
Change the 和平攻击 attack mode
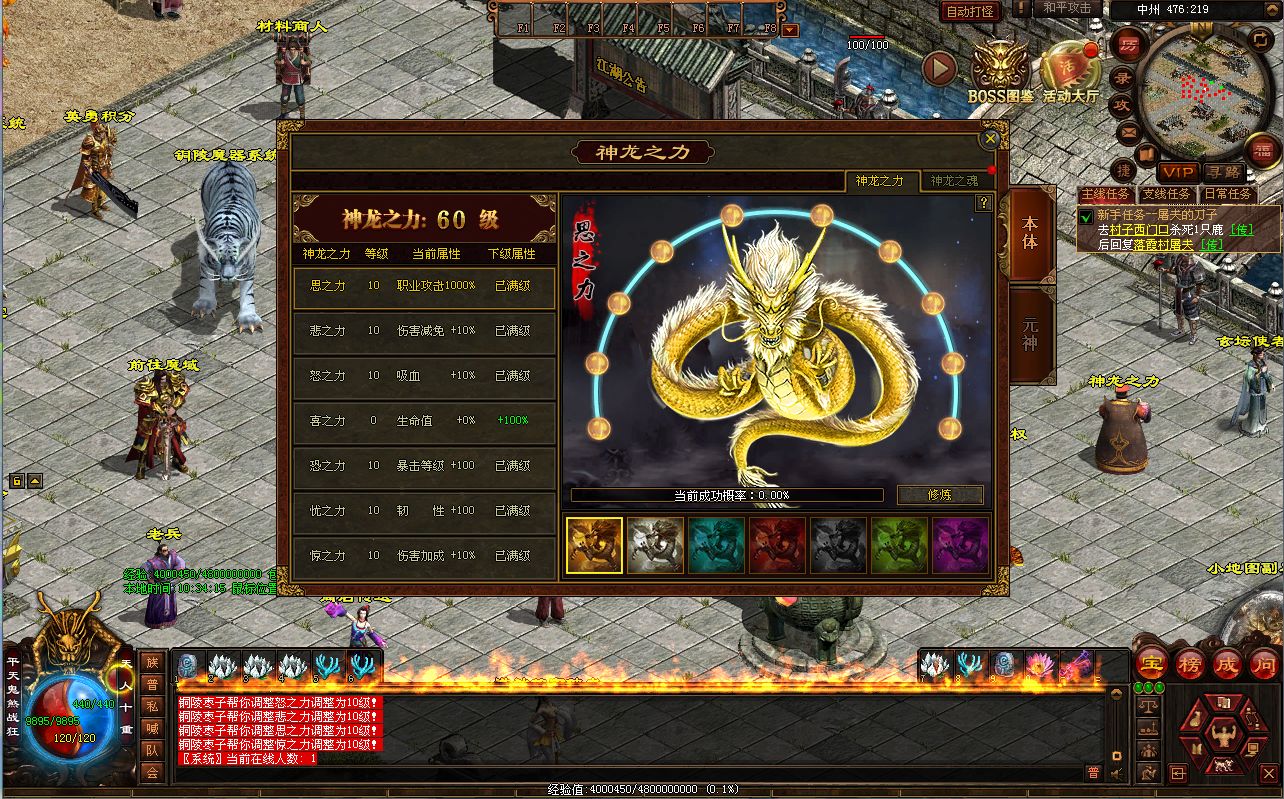(1066, 8)
